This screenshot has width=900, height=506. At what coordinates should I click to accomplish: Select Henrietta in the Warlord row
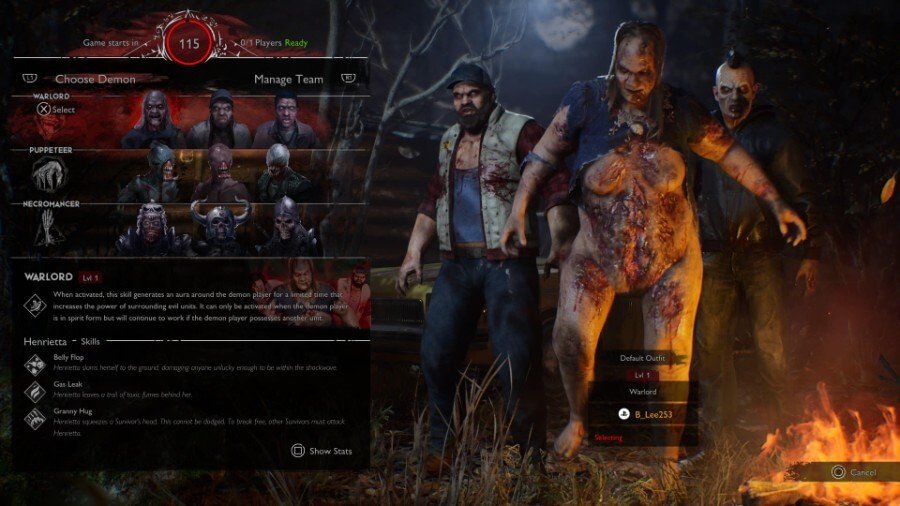click(157, 120)
